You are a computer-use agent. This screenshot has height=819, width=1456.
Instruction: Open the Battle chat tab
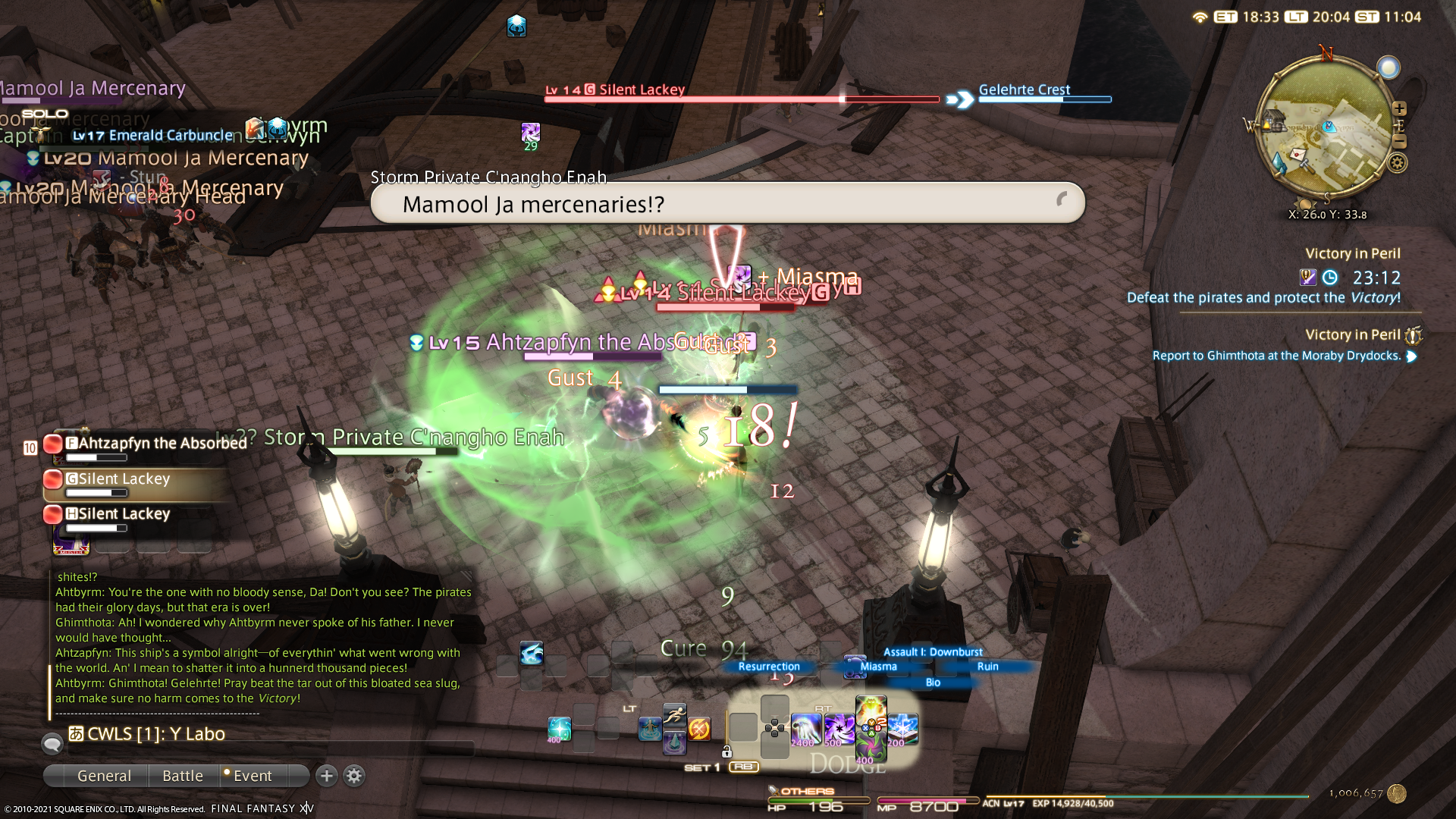click(183, 776)
